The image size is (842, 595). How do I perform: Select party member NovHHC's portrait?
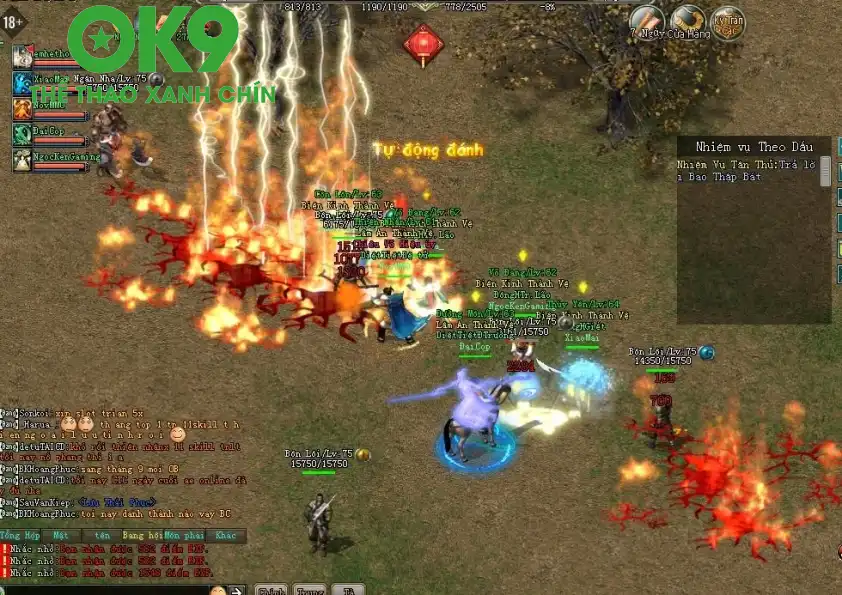tap(22, 108)
